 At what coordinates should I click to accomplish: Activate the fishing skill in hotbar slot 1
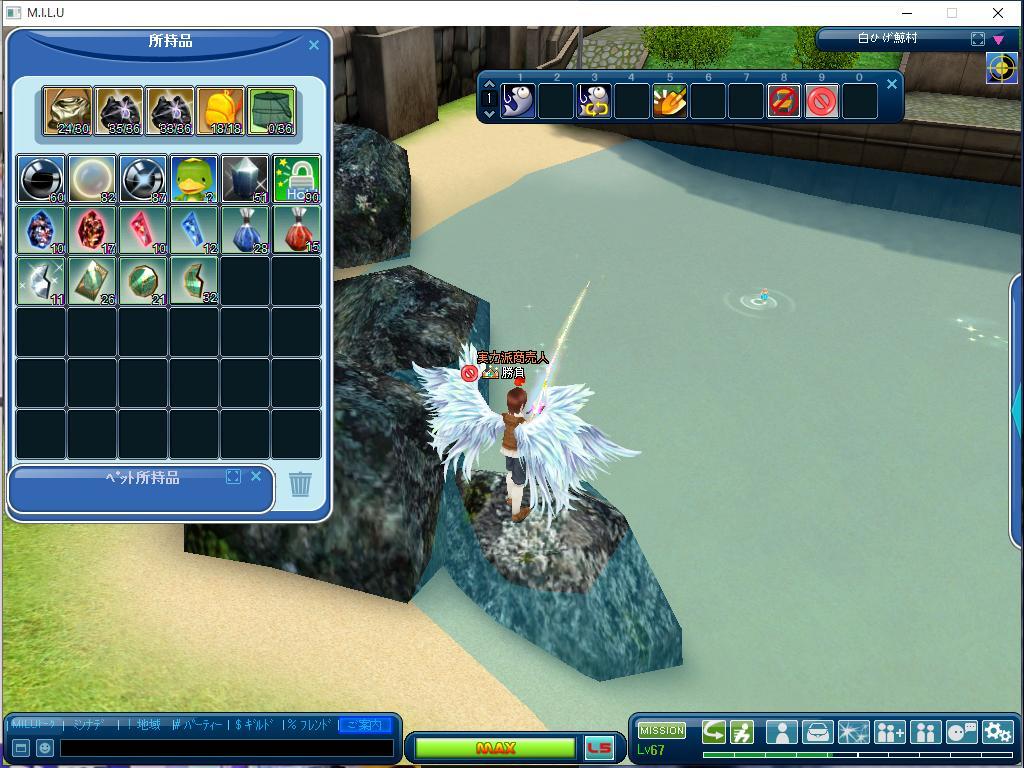click(518, 101)
